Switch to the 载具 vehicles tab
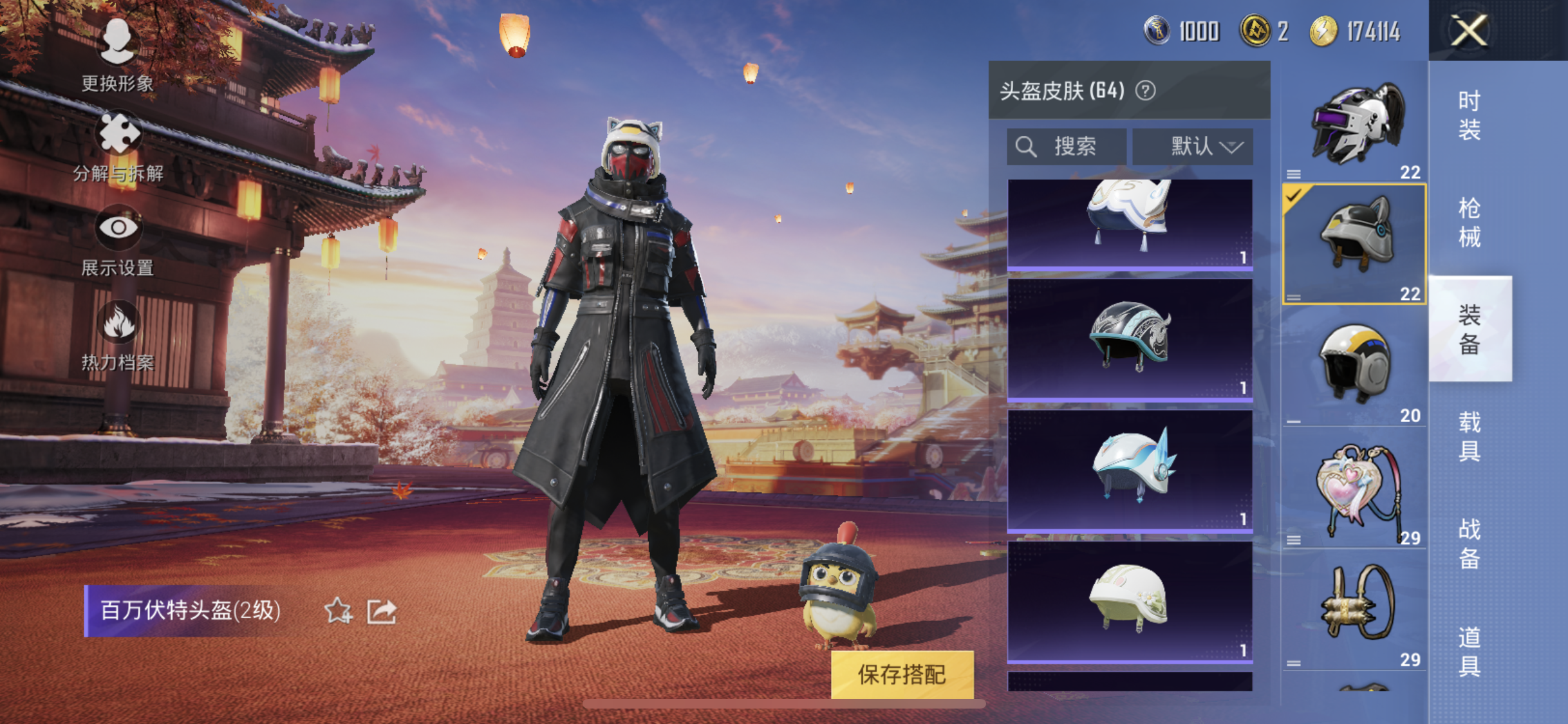 pos(1470,437)
